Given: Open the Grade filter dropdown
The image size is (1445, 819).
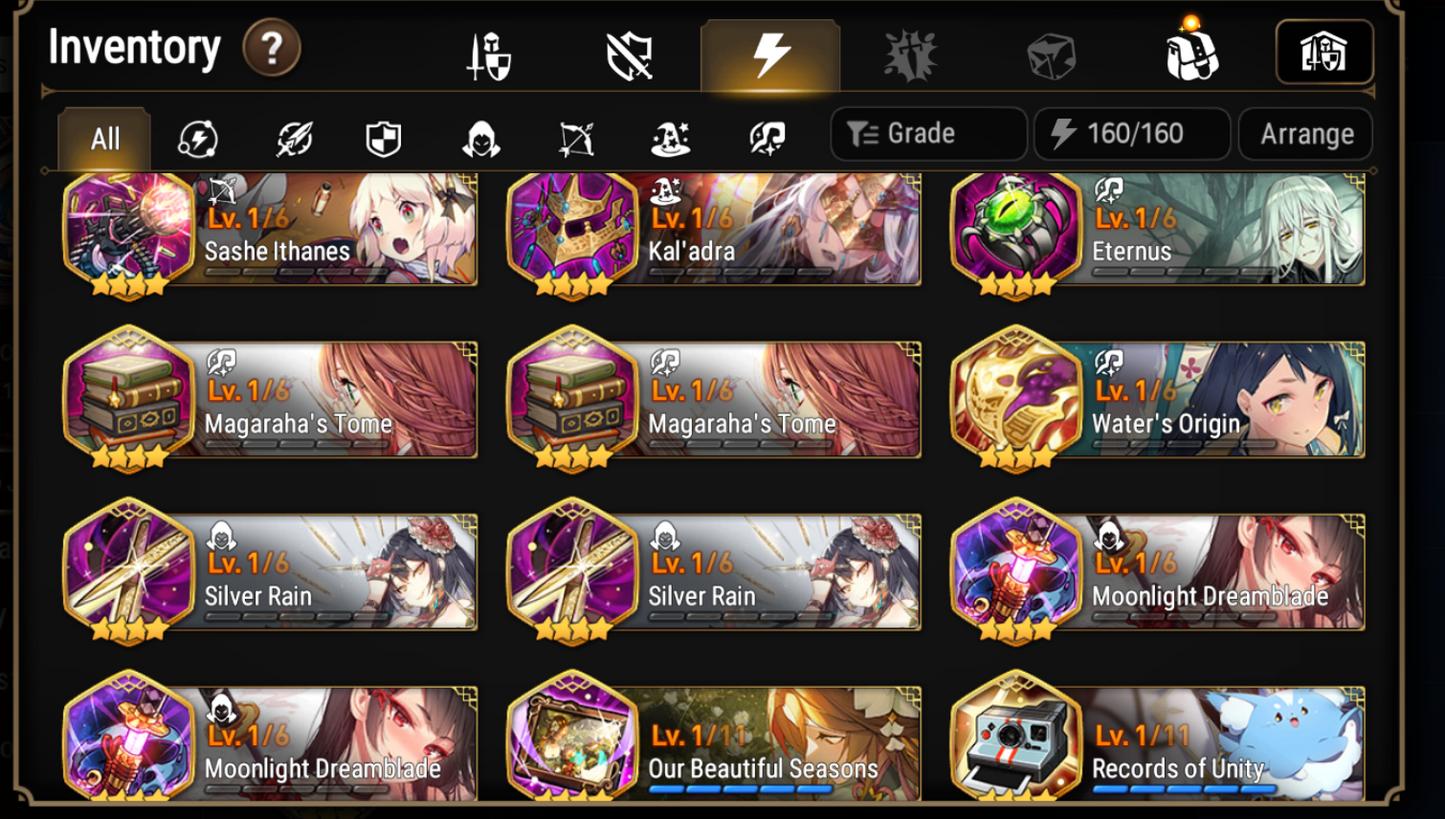Looking at the screenshot, I should (x=928, y=133).
